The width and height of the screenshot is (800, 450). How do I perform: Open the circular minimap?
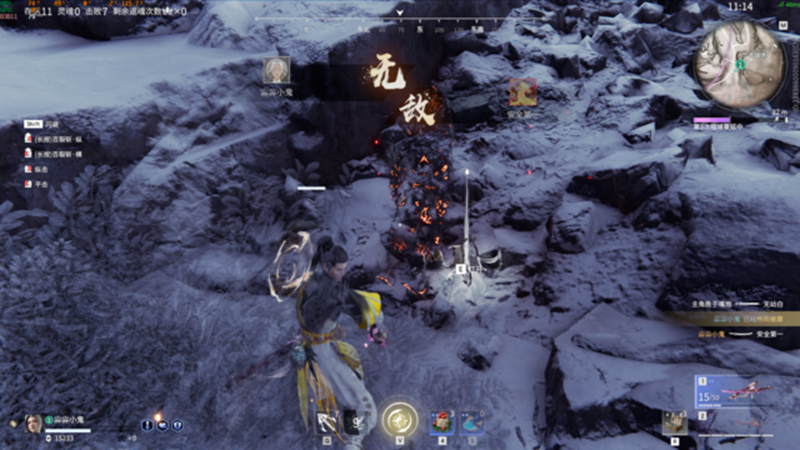[x=740, y=64]
